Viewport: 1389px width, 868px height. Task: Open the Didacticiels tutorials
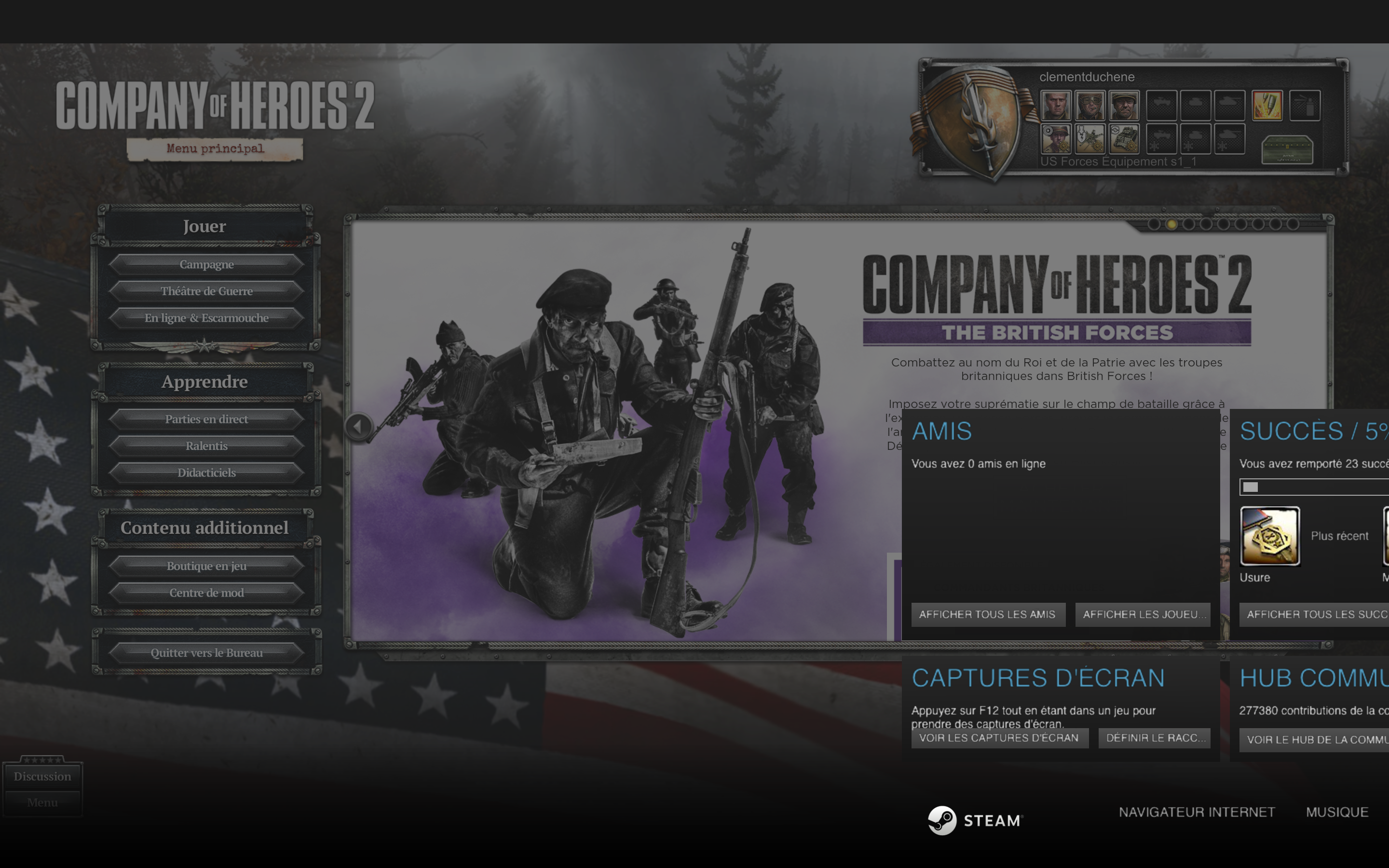pos(206,473)
